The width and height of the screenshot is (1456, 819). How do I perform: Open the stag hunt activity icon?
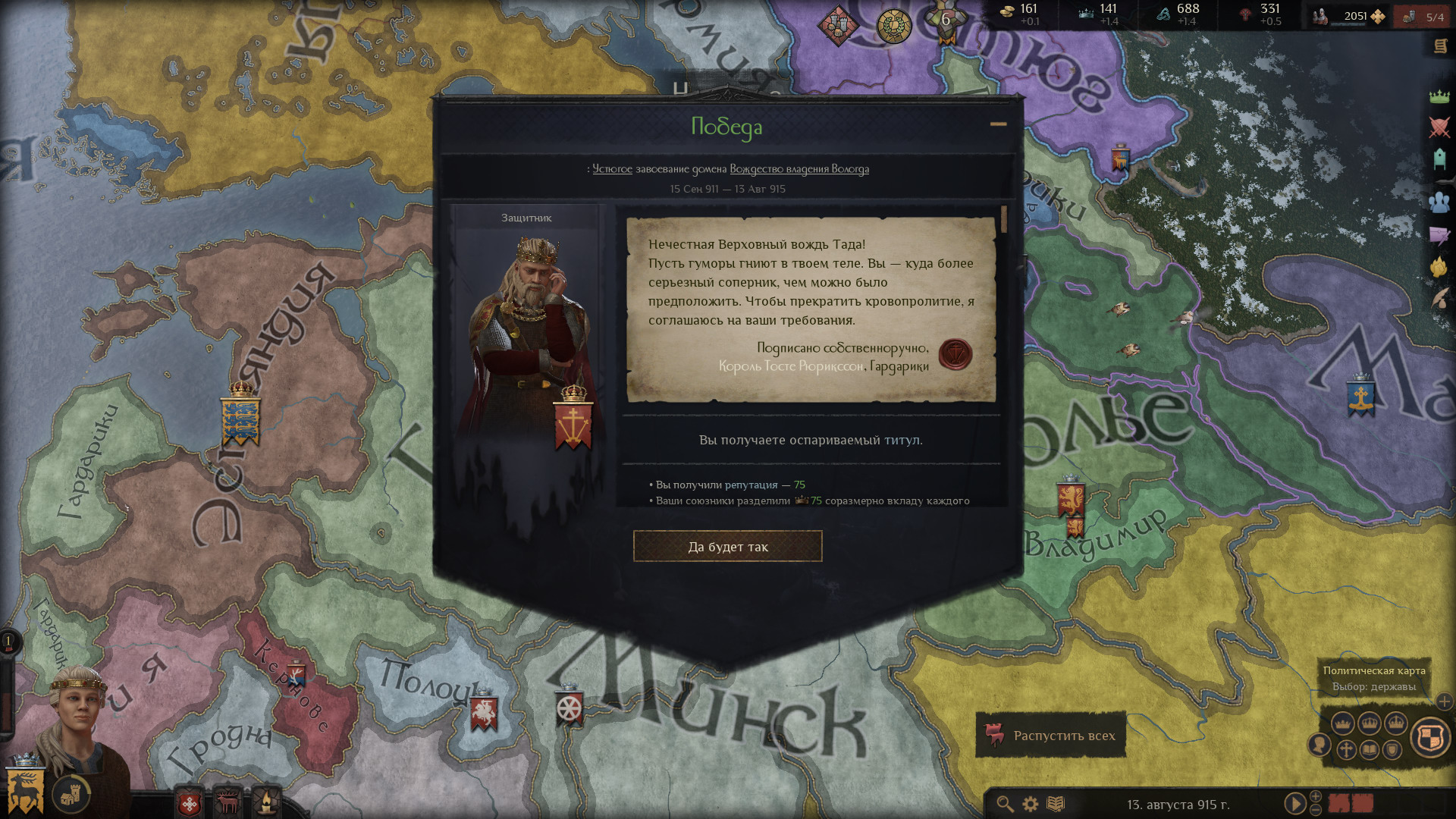(x=227, y=802)
